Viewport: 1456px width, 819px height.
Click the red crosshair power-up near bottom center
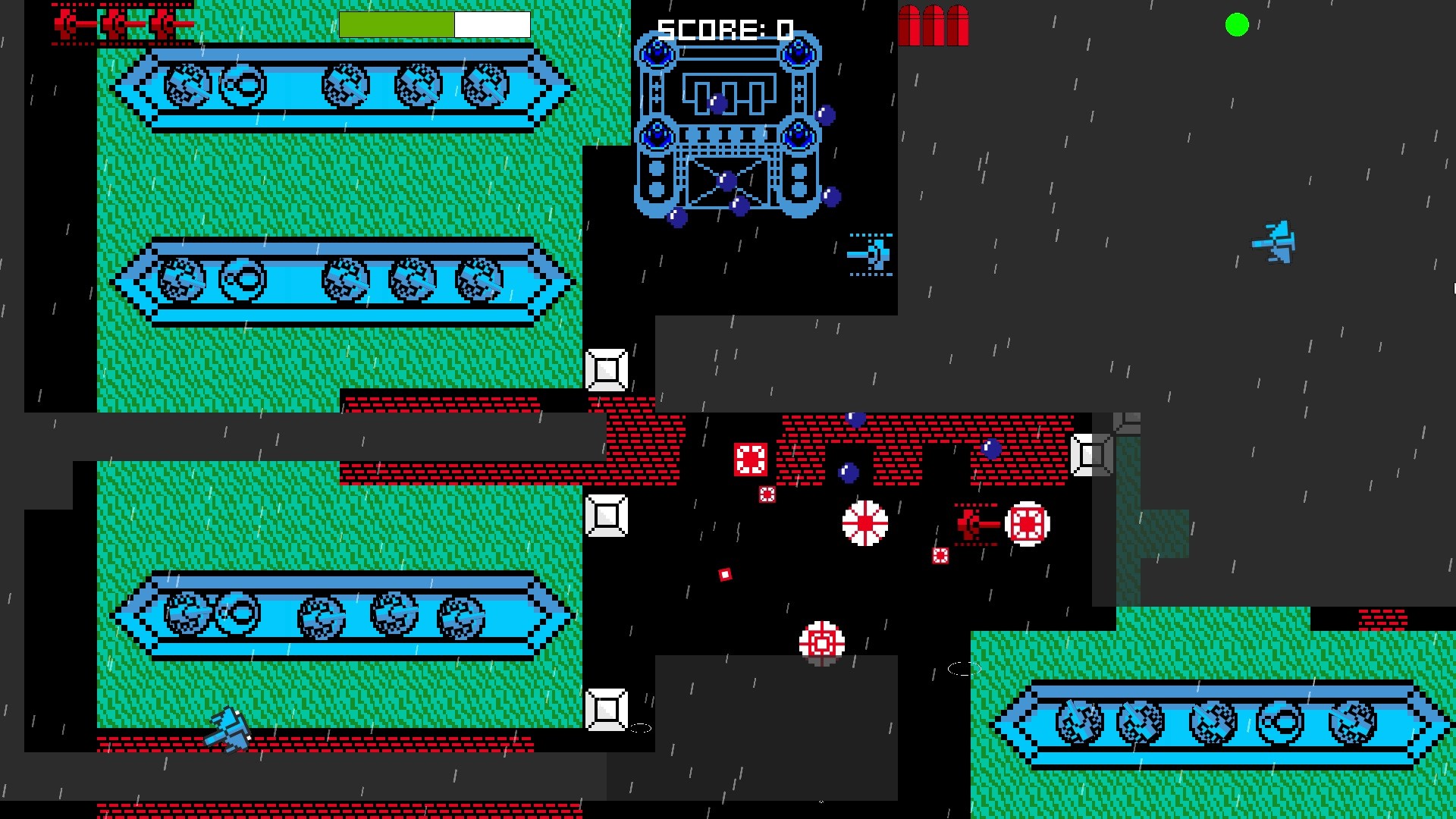click(x=821, y=641)
